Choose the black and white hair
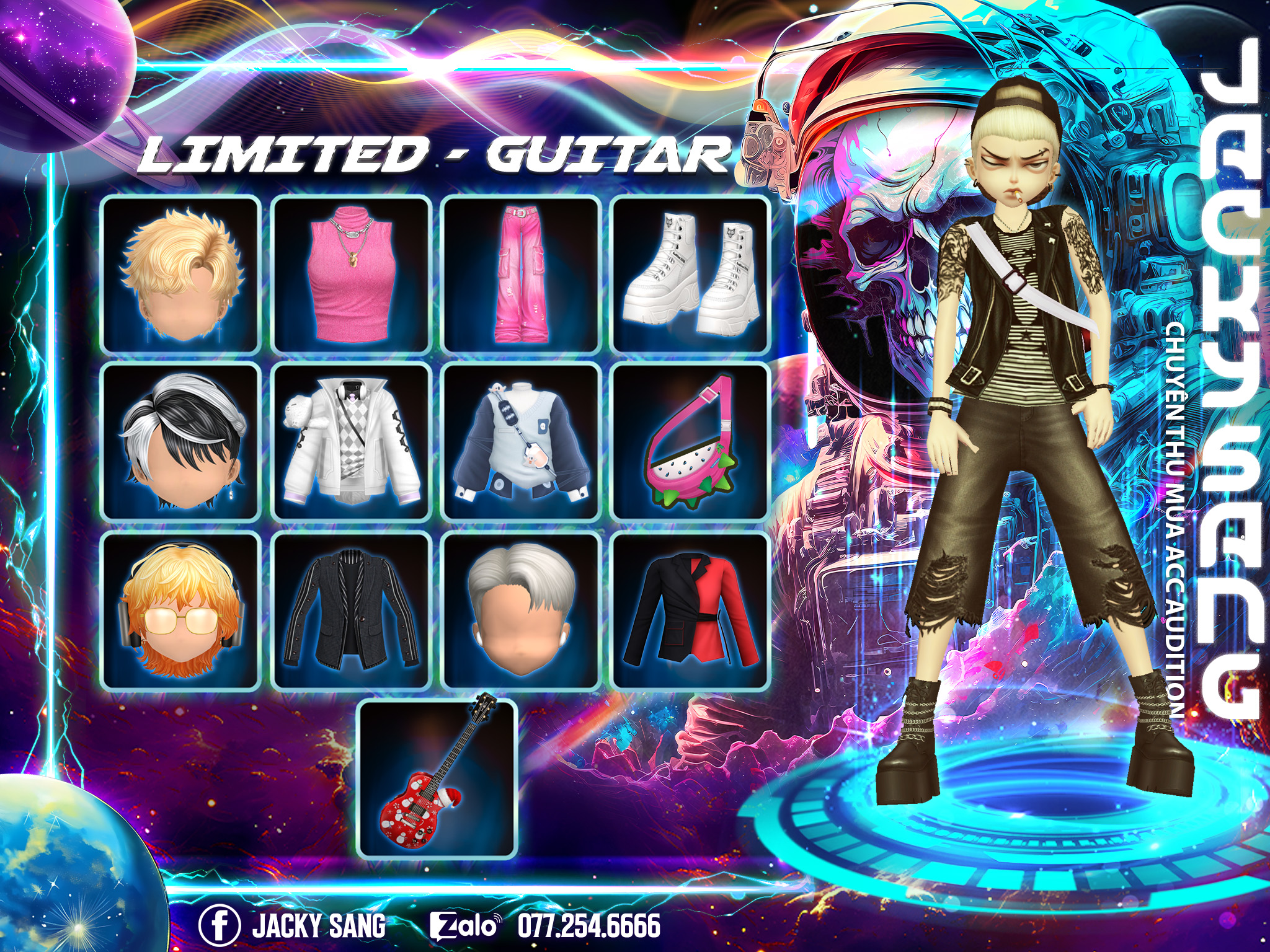This screenshot has width=1270, height=952. [x=180, y=442]
